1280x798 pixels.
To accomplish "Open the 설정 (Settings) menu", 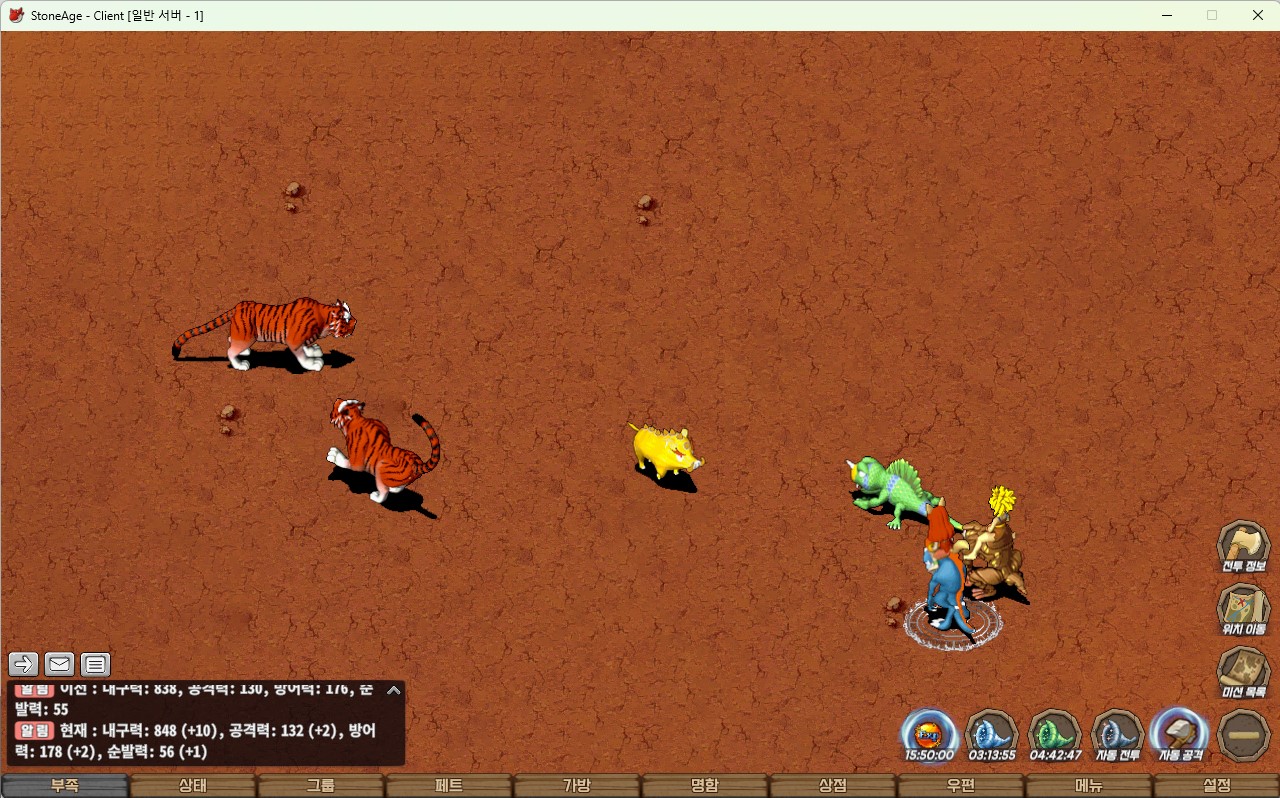I will point(1217,786).
